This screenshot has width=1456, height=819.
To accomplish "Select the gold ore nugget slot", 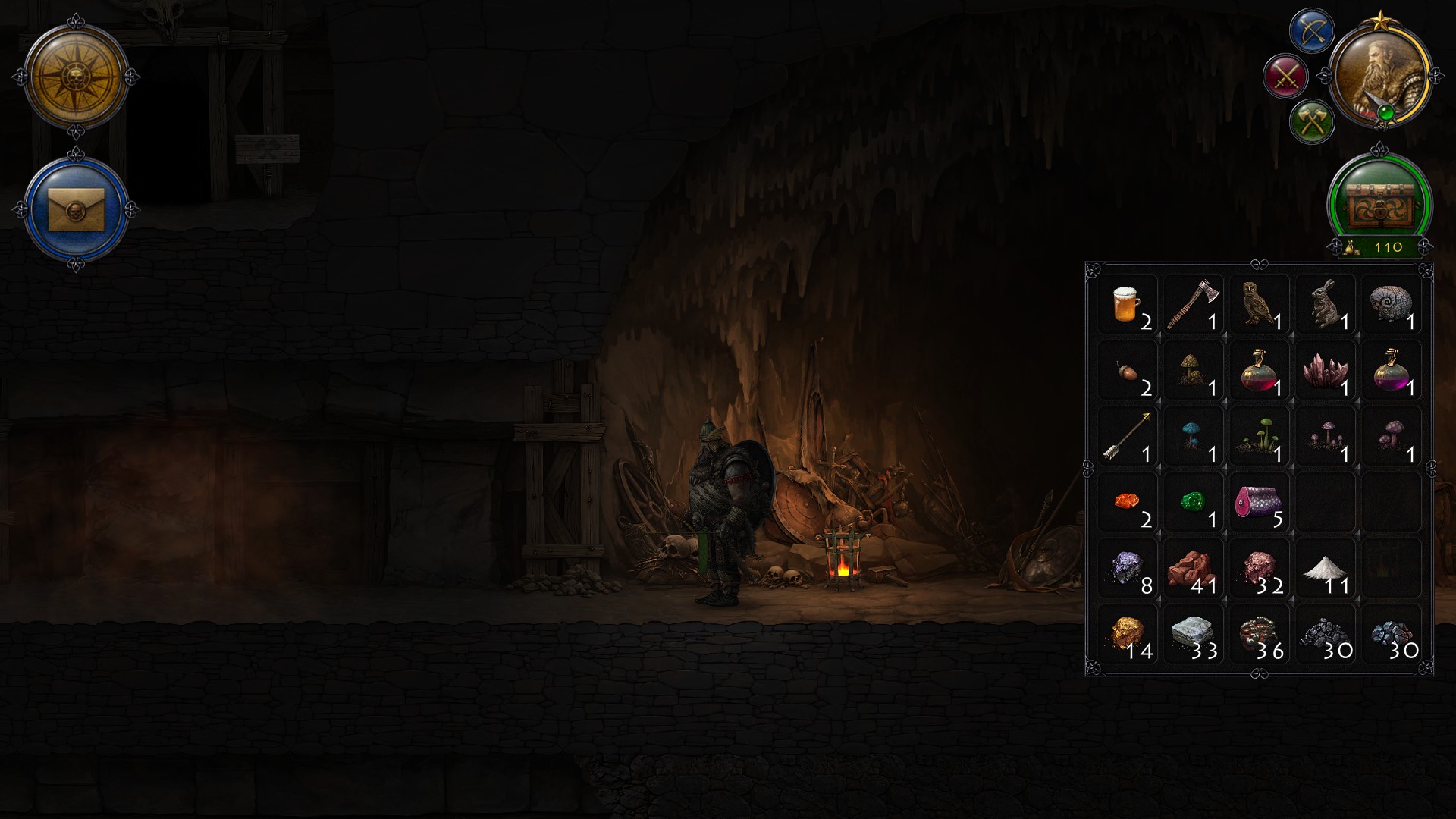I will [1128, 635].
